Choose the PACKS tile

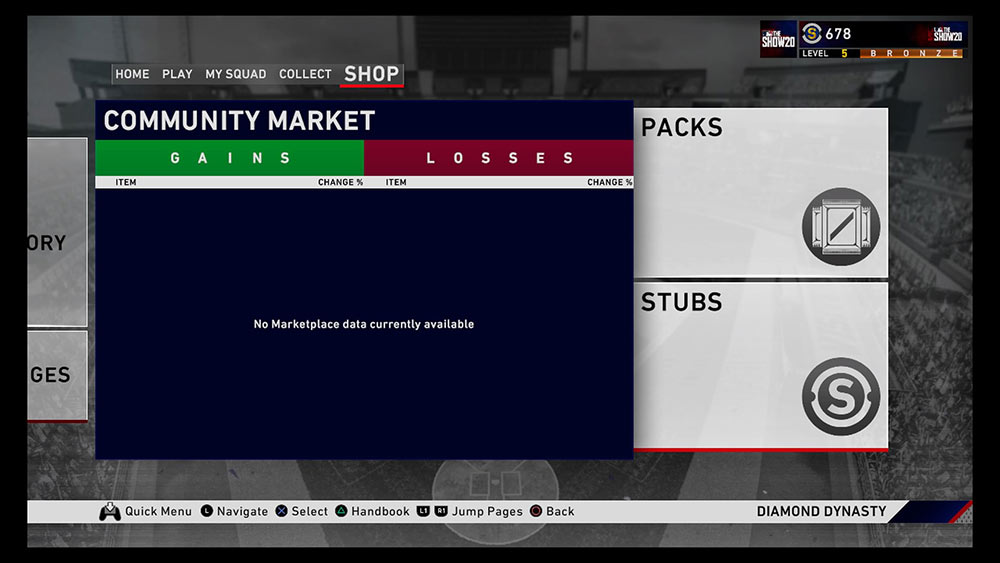pos(761,192)
